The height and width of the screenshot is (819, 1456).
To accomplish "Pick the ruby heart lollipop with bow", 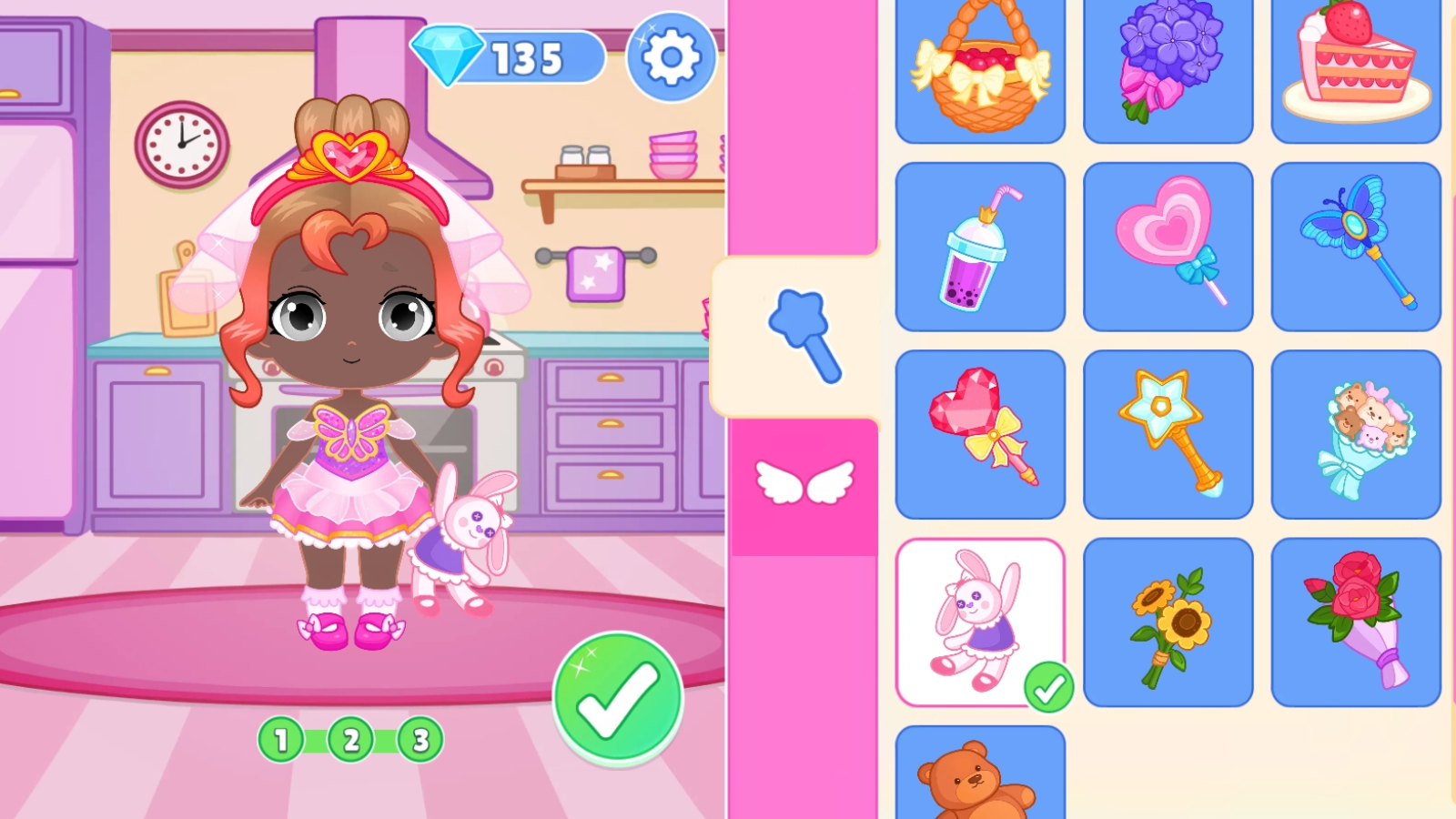I will click(981, 432).
